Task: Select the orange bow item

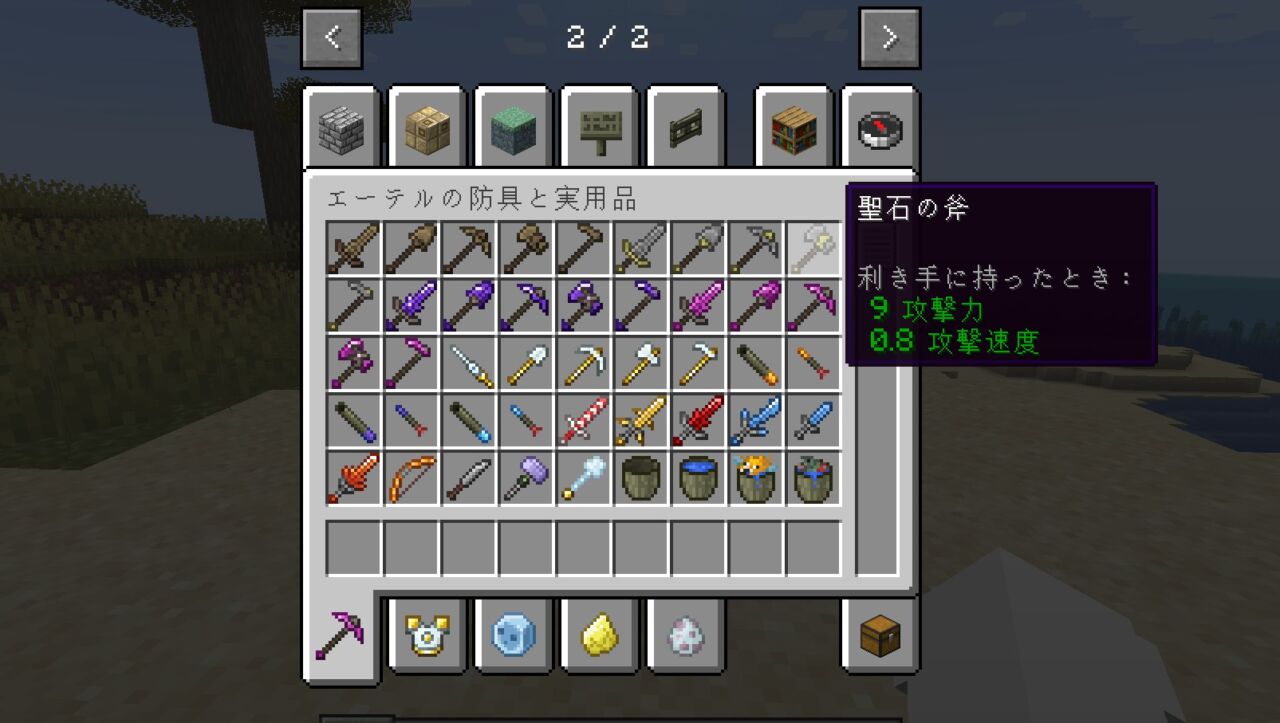Action: 409,477
